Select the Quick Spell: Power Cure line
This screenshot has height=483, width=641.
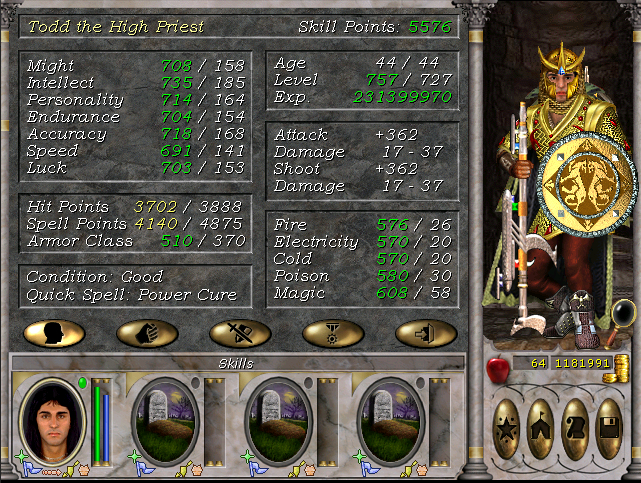132,294
